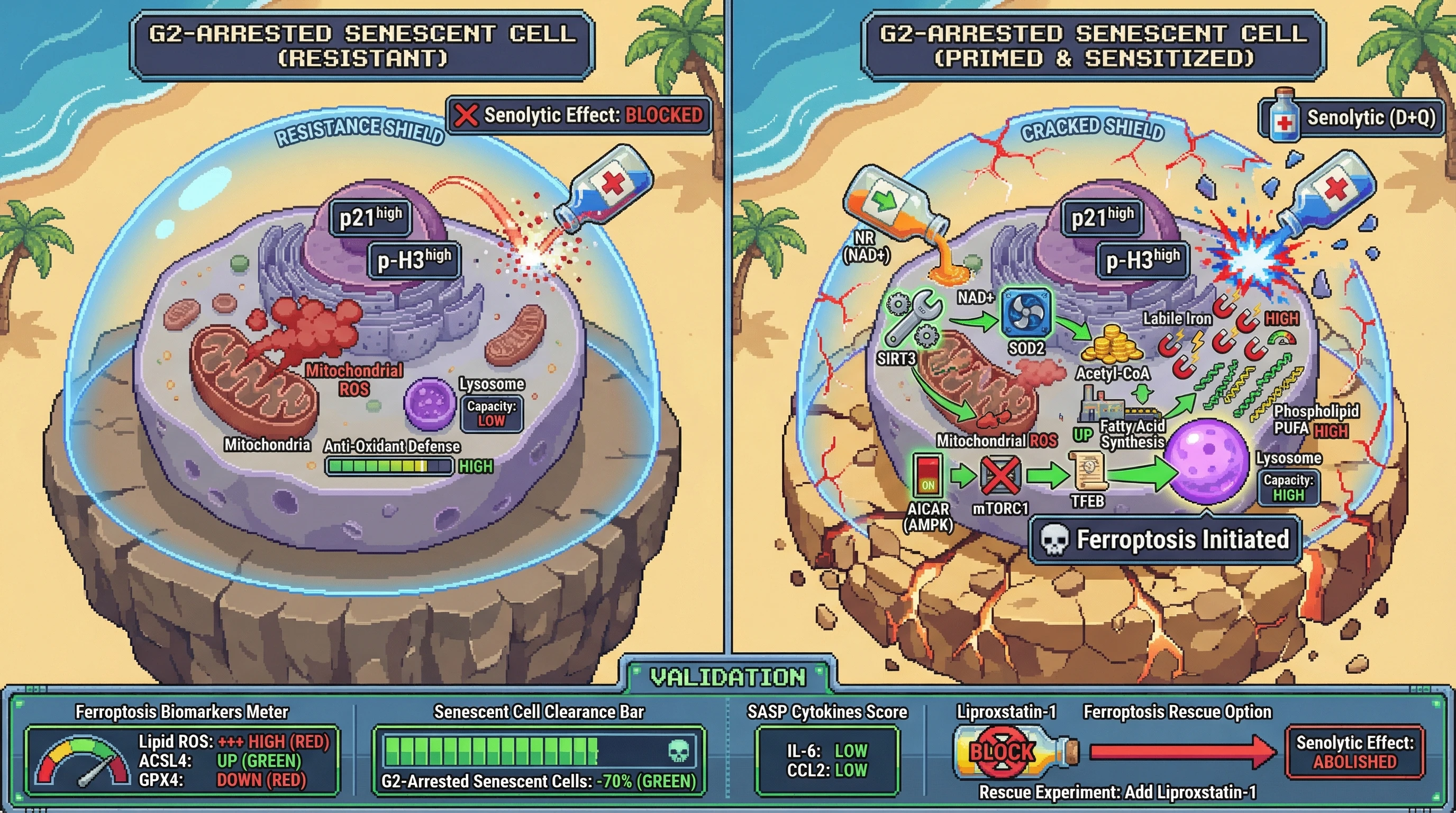Click the Senolytic Effect: BLOCKED banner
This screenshot has width=1456, height=813.
(x=579, y=115)
